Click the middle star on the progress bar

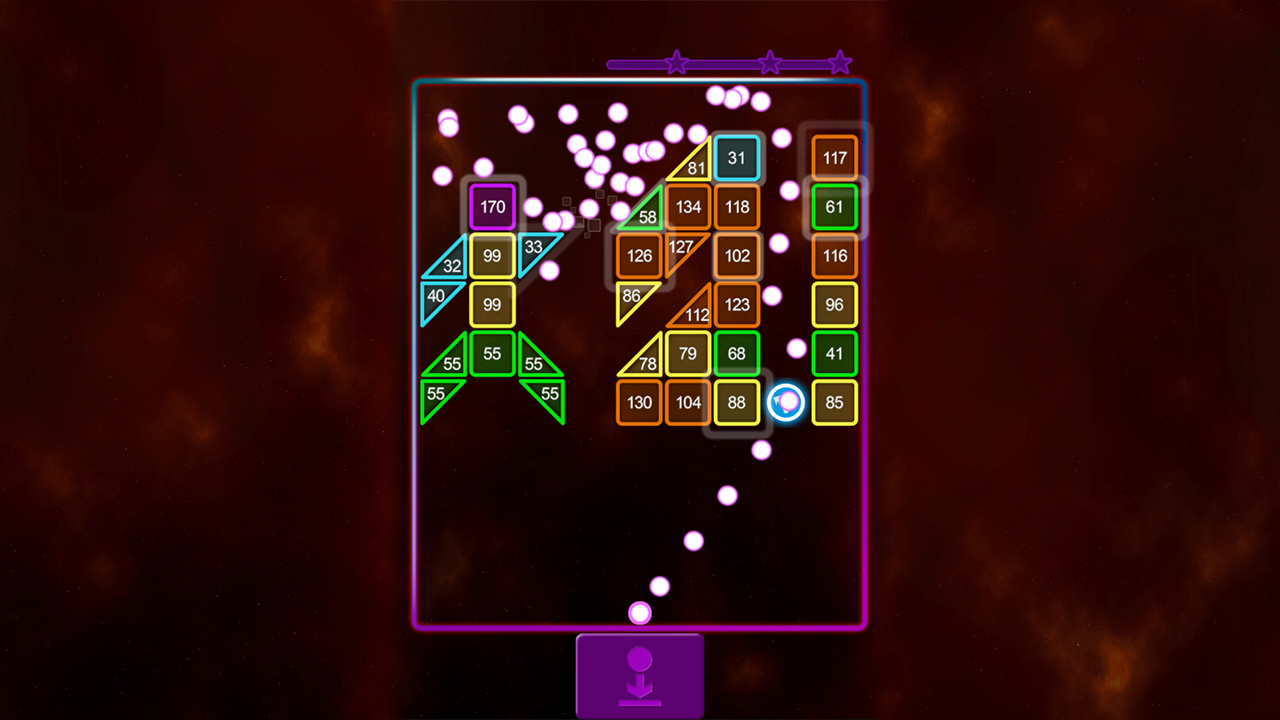[x=770, y=62]
